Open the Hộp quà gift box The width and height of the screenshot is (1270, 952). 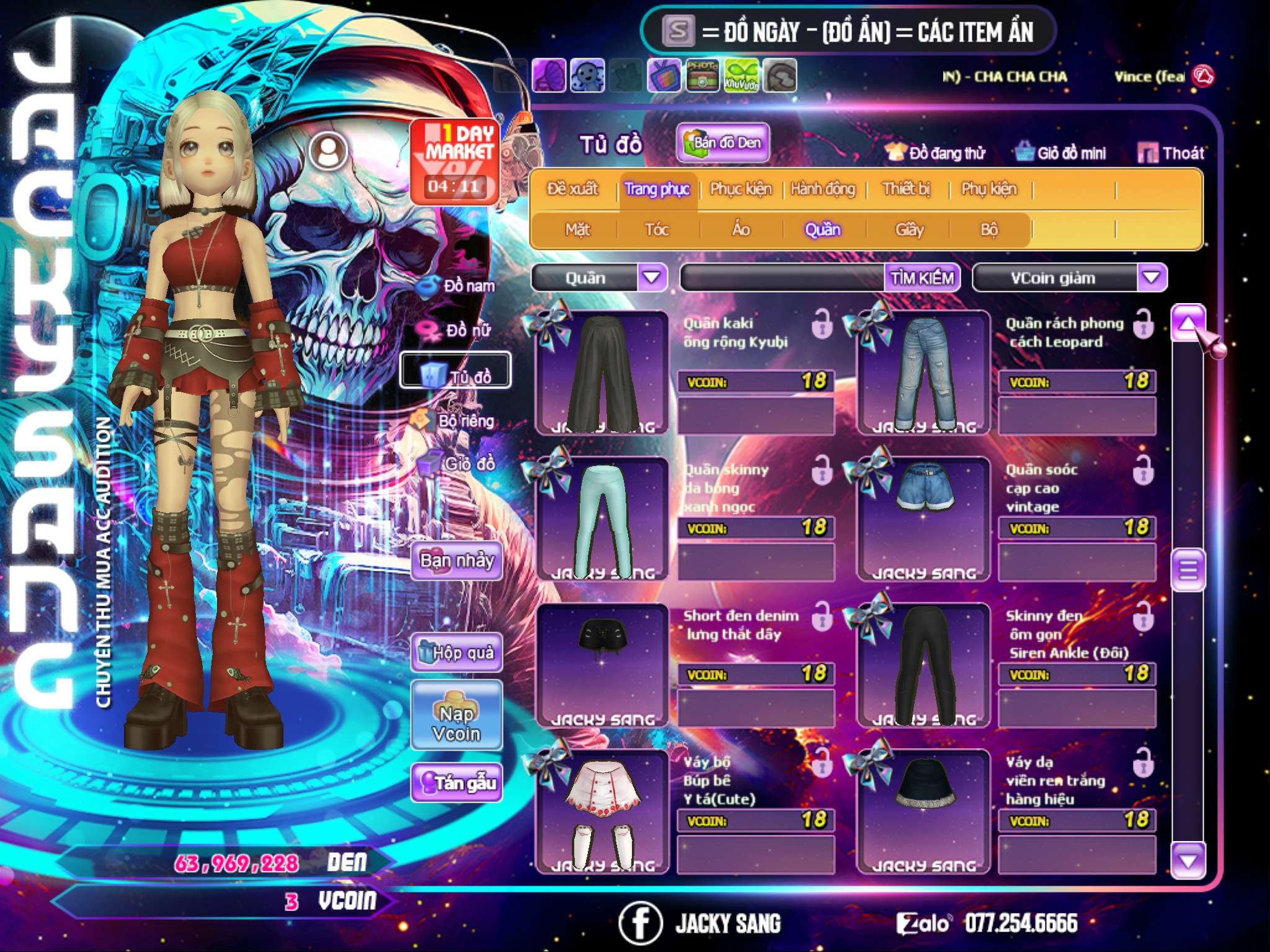(x=457, y=652)
